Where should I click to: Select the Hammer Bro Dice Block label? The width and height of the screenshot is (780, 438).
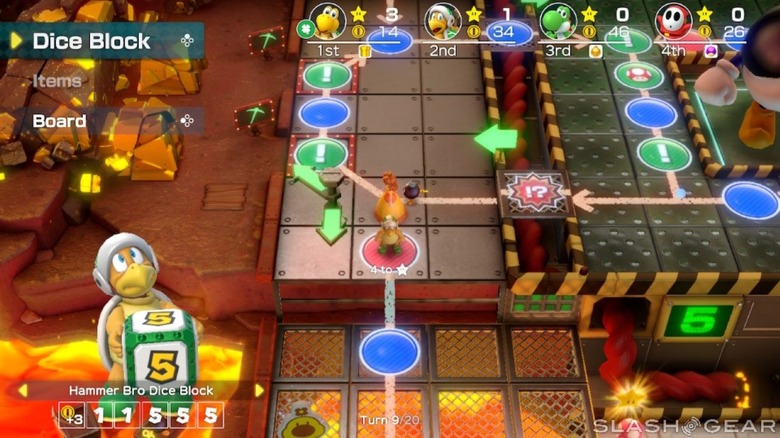[138, 390]
